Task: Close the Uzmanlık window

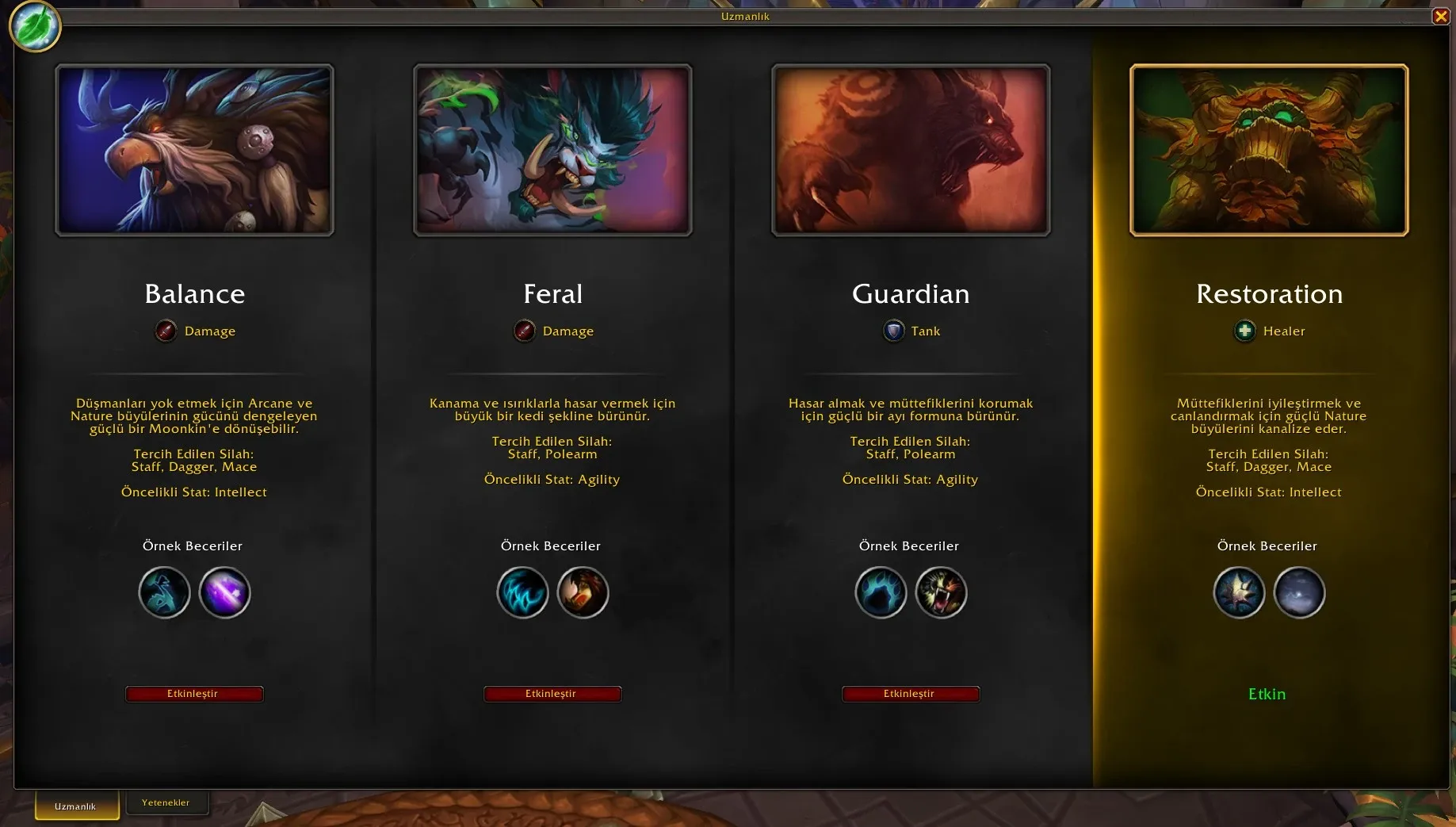Action: tap(1441, 16)
